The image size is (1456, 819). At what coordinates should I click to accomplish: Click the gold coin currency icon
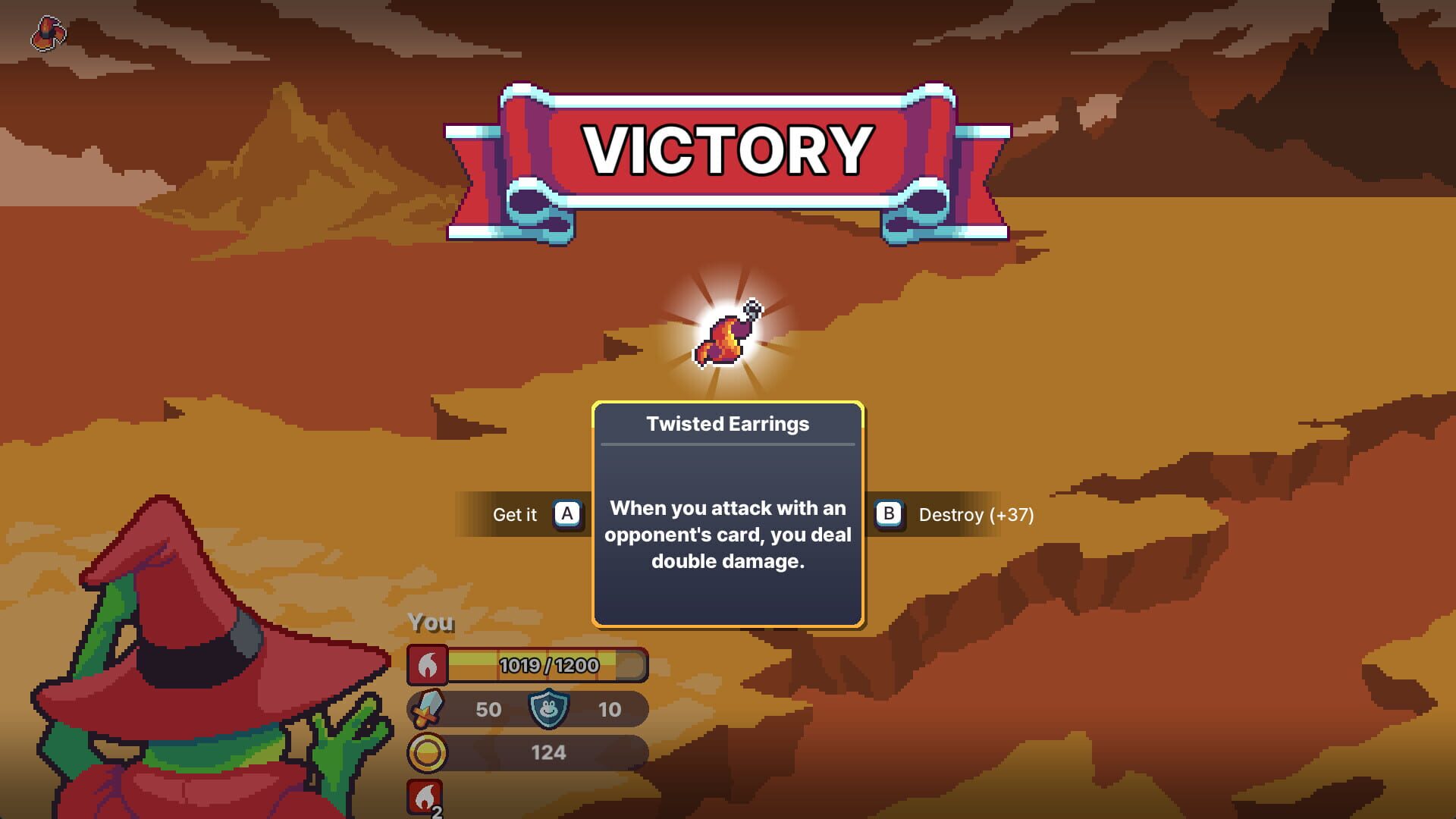(x=428, y=752)
